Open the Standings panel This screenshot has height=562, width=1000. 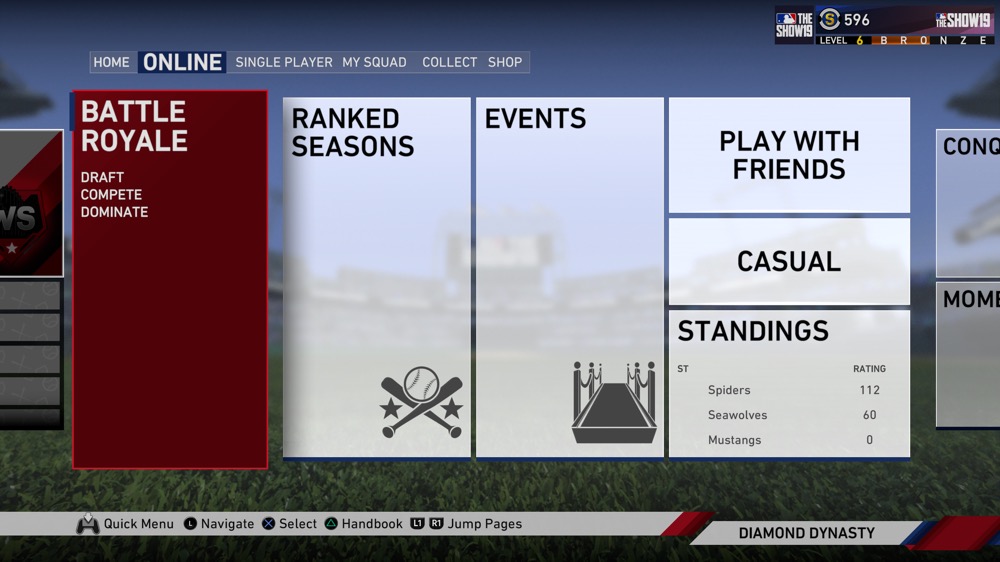click(x=753, y=331)
